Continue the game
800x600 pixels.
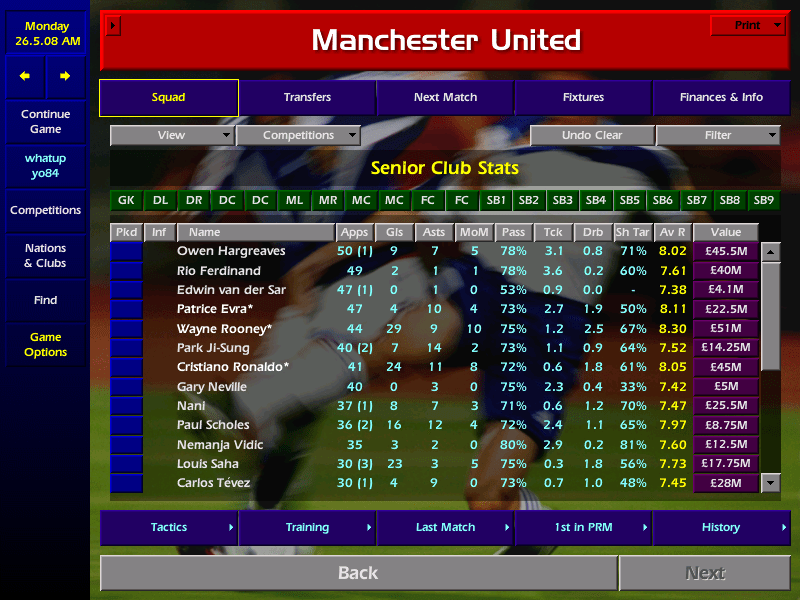click(45, 122)
